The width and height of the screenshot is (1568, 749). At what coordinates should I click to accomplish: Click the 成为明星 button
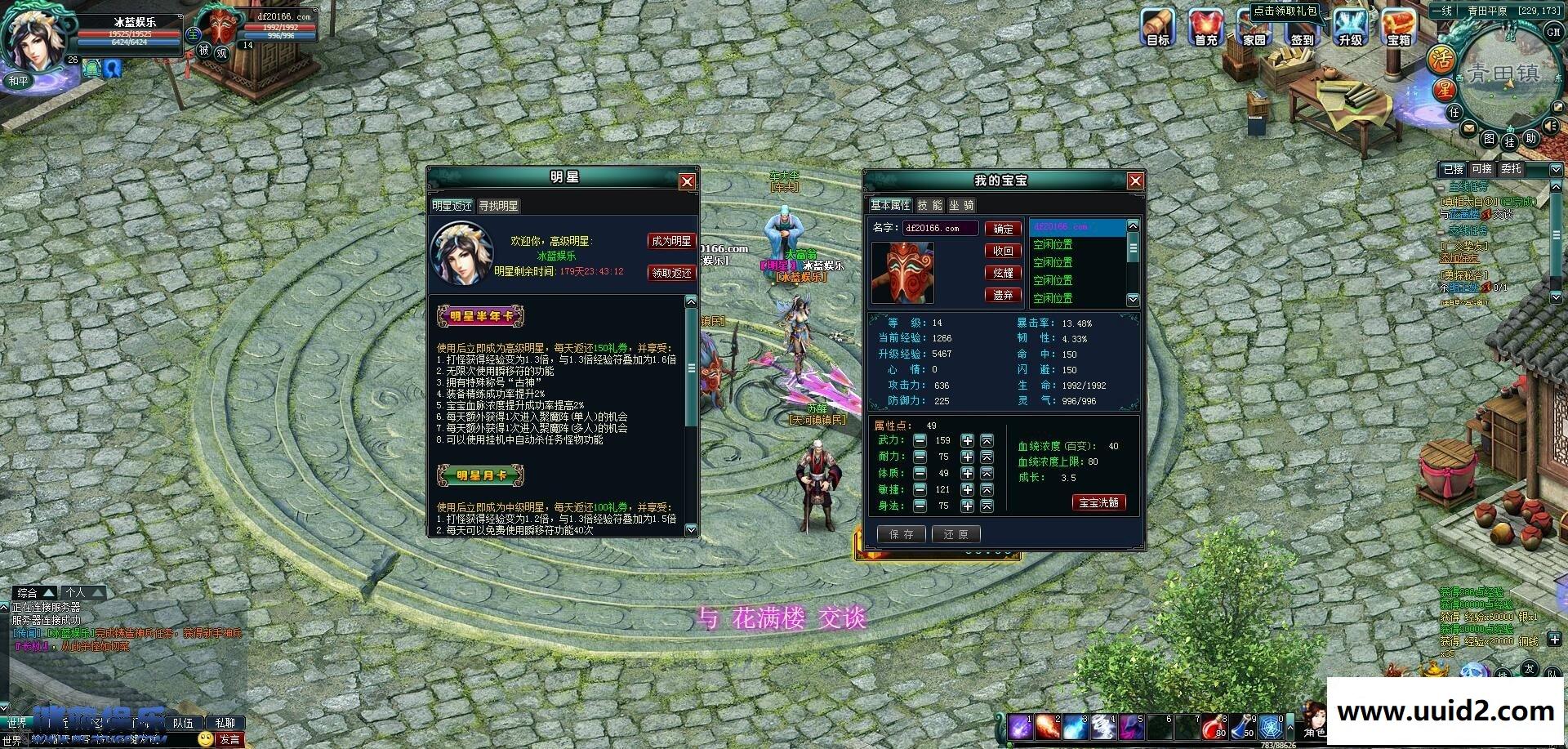pyautogui.click(x=671, y=242)
